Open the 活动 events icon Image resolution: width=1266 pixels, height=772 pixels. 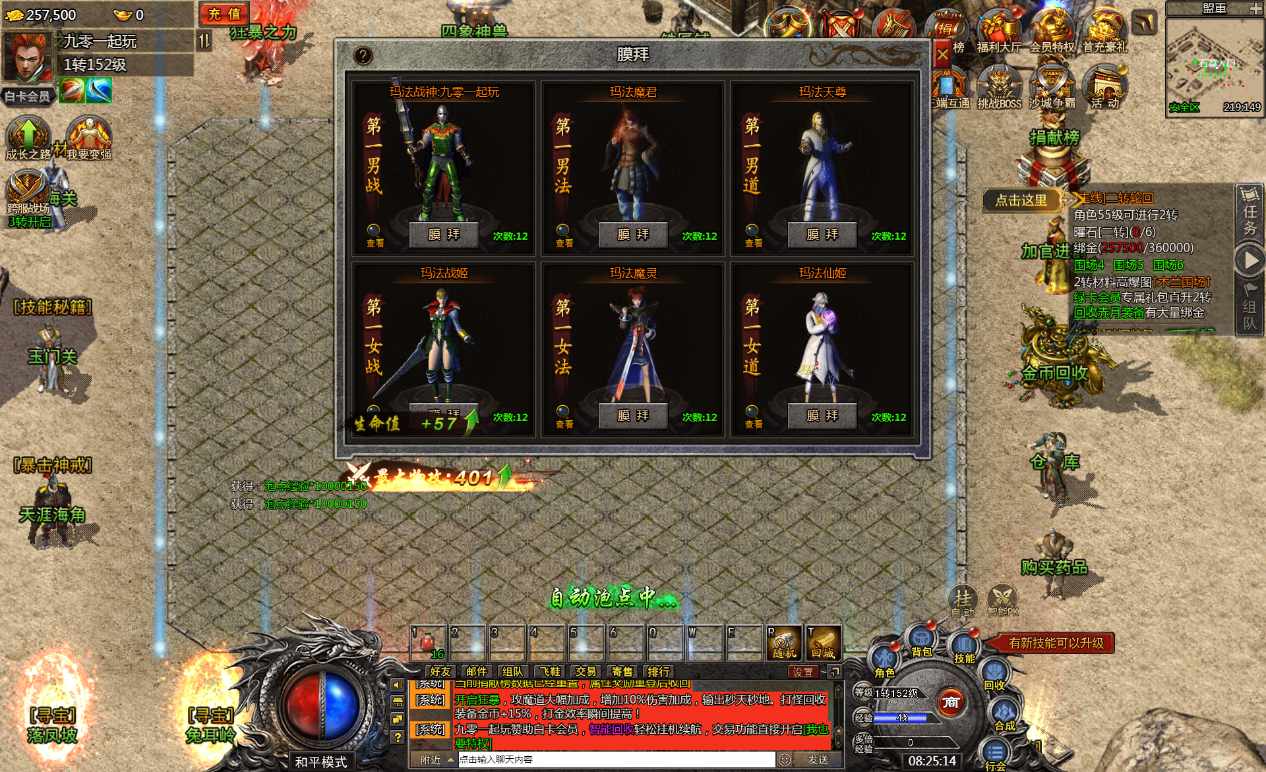point(1104,85)
